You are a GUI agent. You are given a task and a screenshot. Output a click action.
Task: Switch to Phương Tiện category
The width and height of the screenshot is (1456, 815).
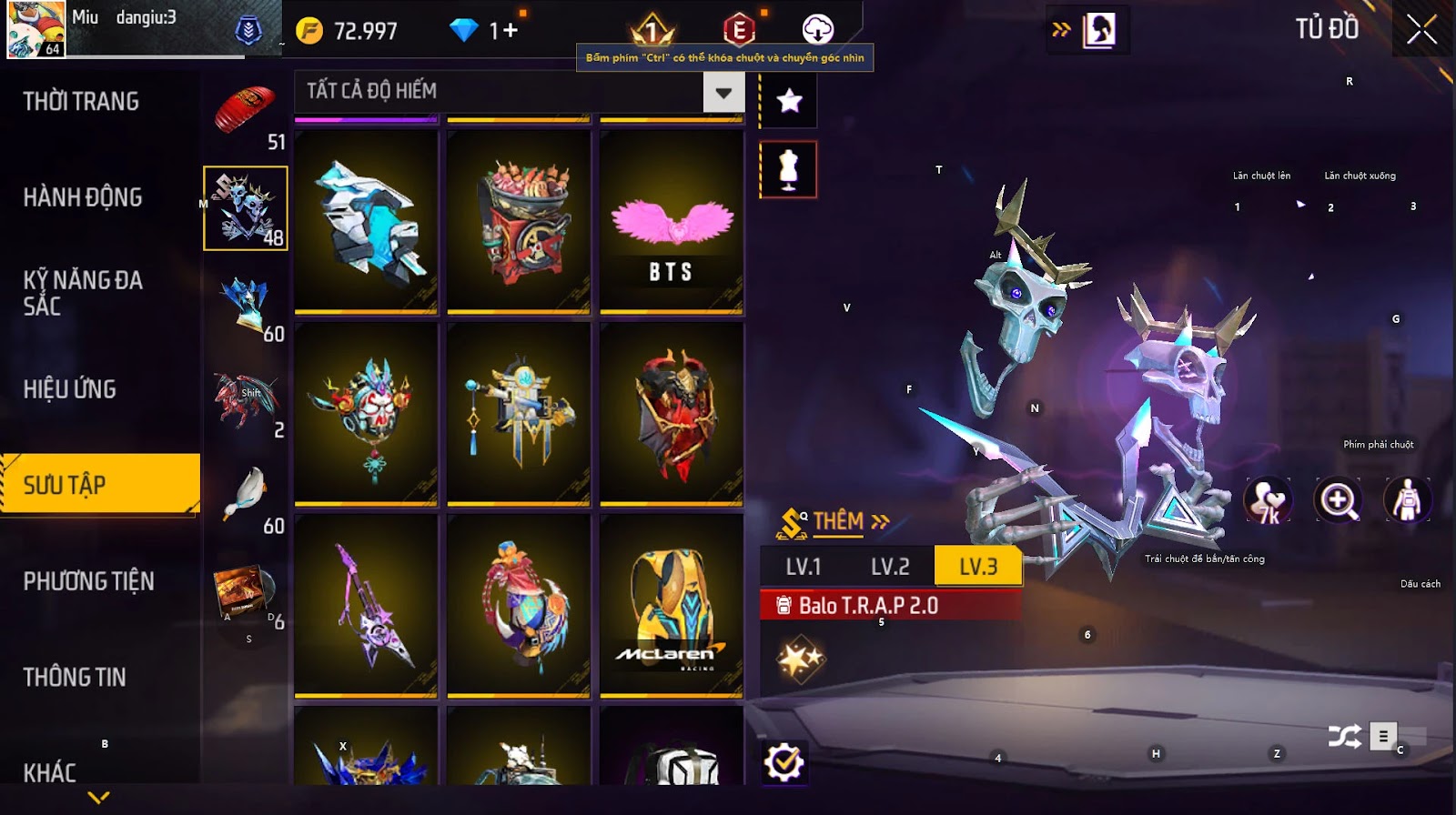tap(88, 581)
